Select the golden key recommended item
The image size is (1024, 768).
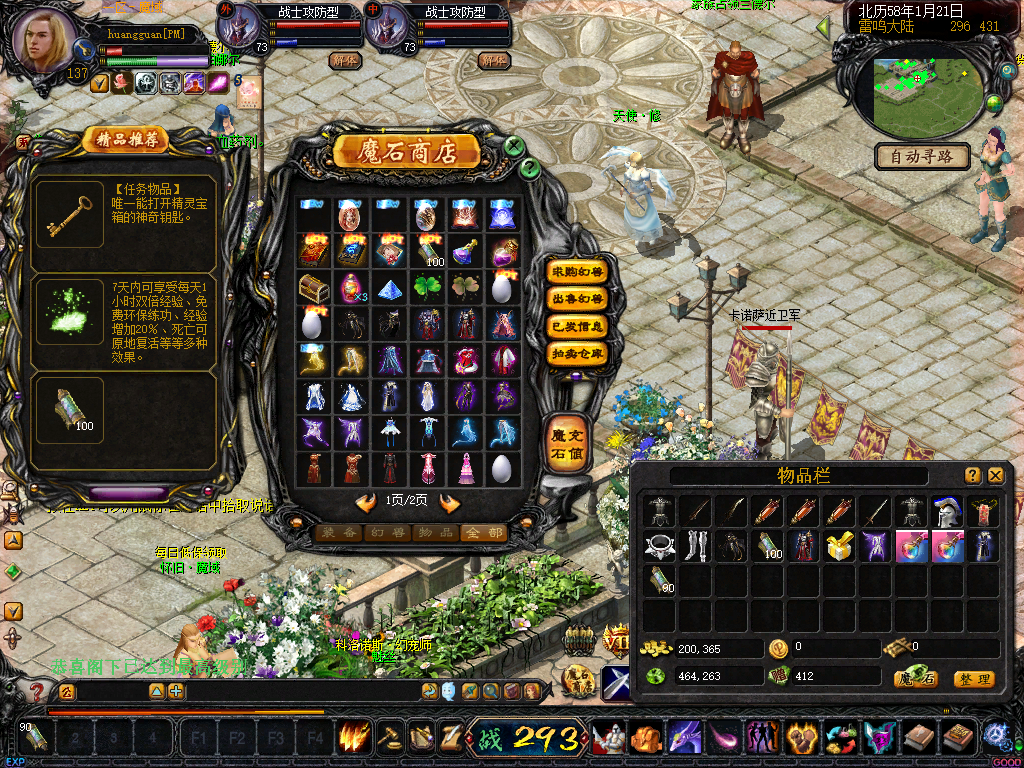[70, 214]
